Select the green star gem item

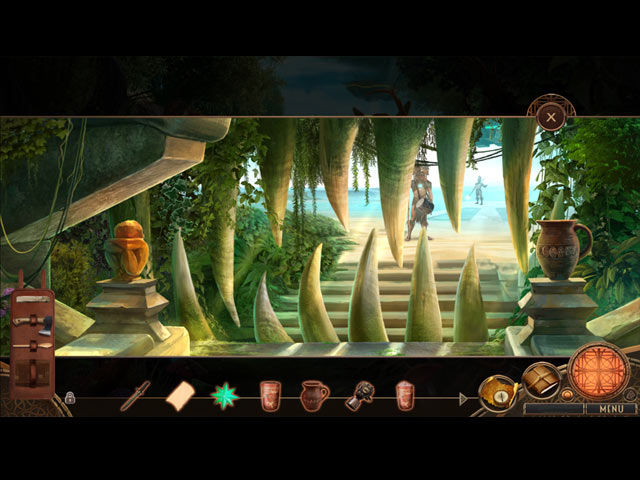224,396
